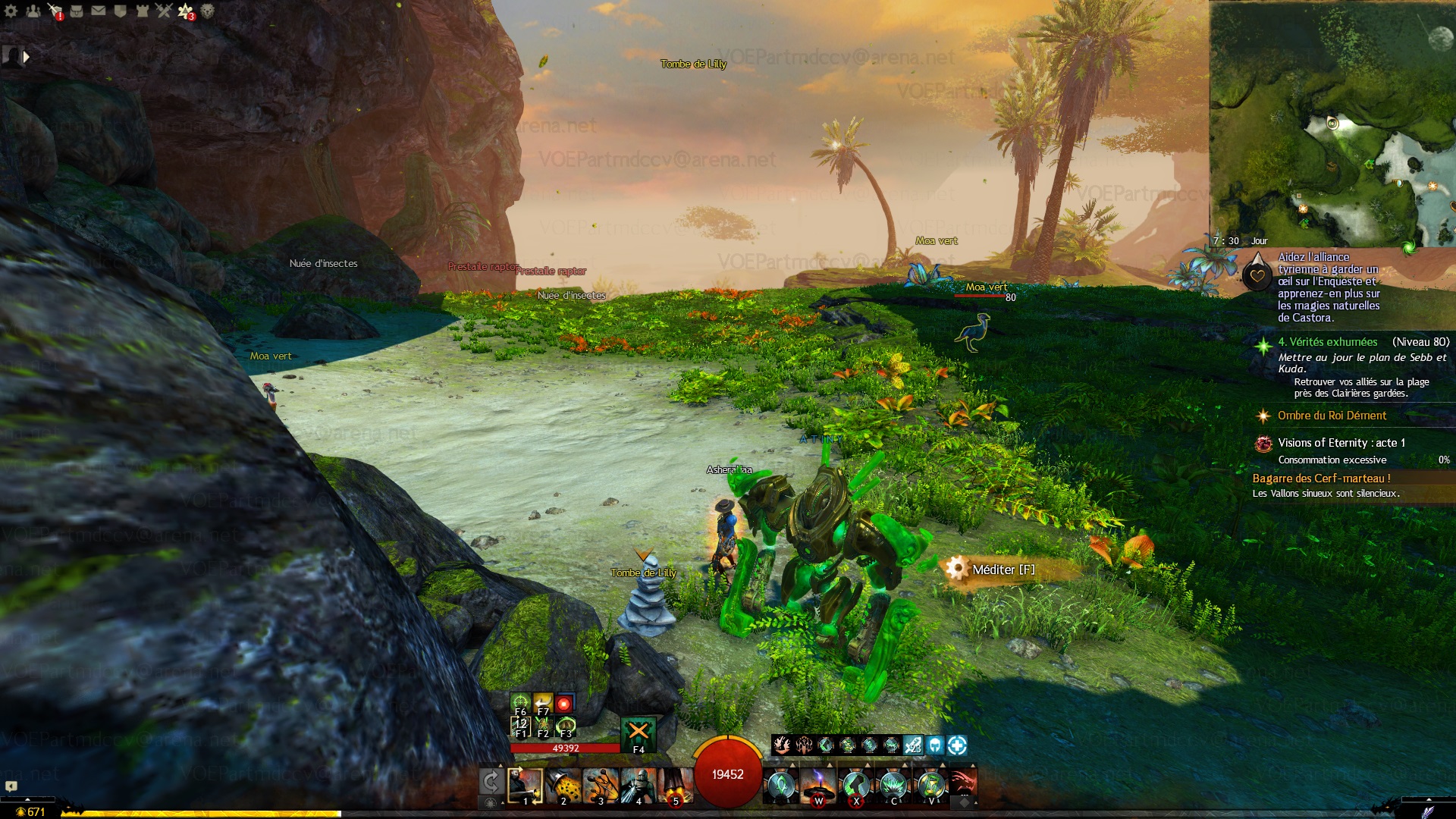The height and width of the screenshot is (819, 1456).
Task: Open the contacts and LFG panel
Action: click(33, 11)
